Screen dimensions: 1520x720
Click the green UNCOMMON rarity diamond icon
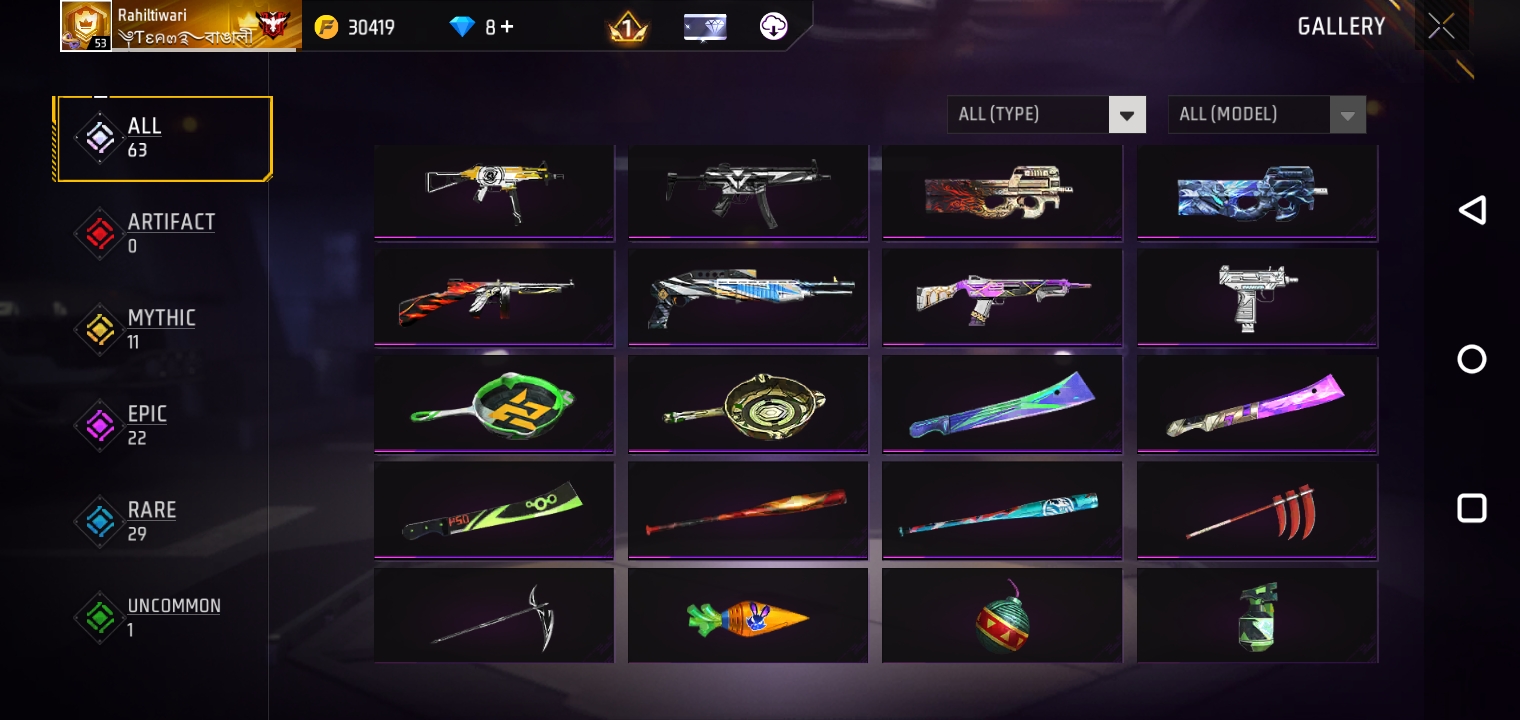coord(100,617)
